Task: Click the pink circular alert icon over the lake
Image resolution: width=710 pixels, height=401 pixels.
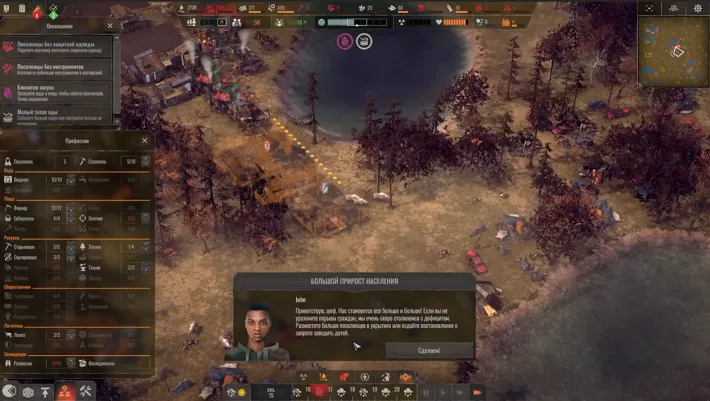Action: pyautogui.click(x=344, y=41)
